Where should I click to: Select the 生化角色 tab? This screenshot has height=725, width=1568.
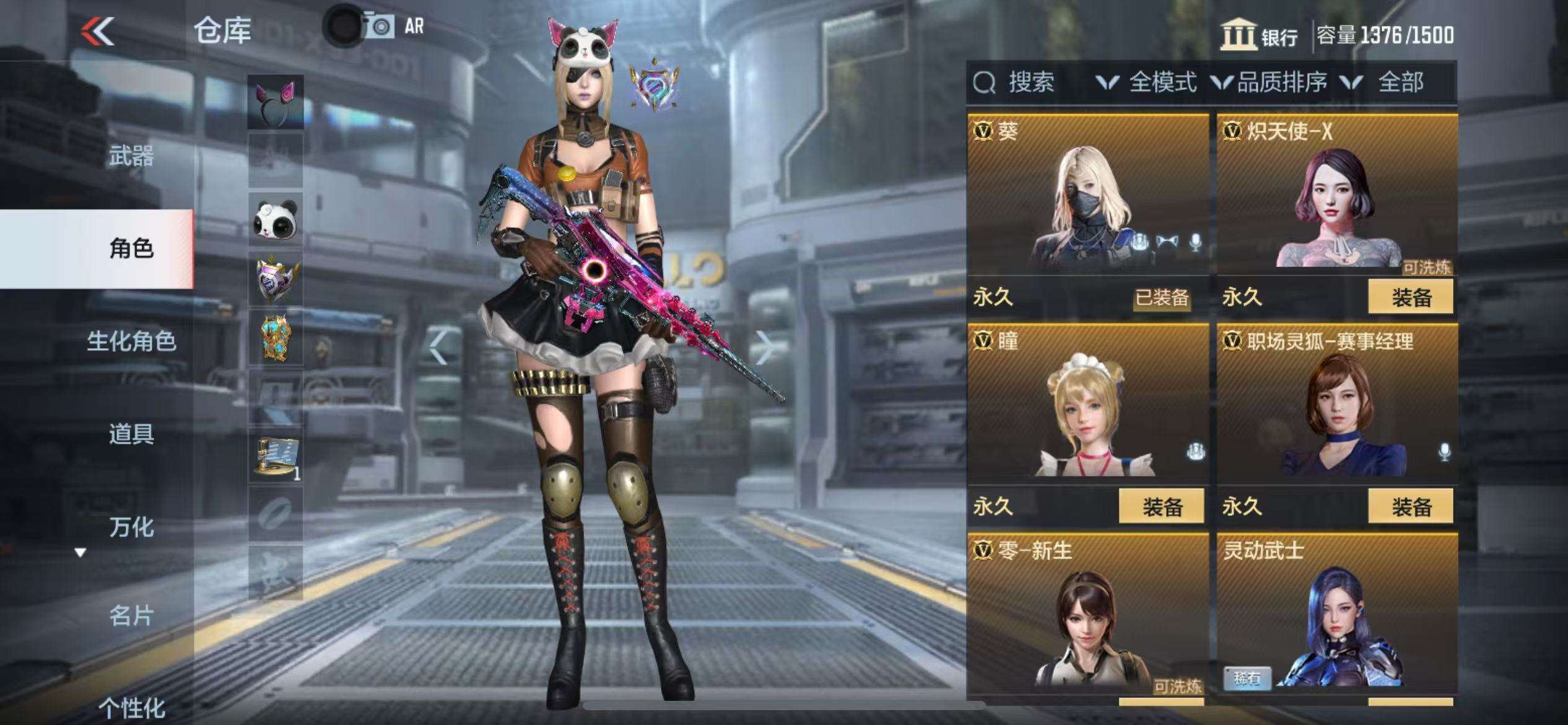pos(131,341)
